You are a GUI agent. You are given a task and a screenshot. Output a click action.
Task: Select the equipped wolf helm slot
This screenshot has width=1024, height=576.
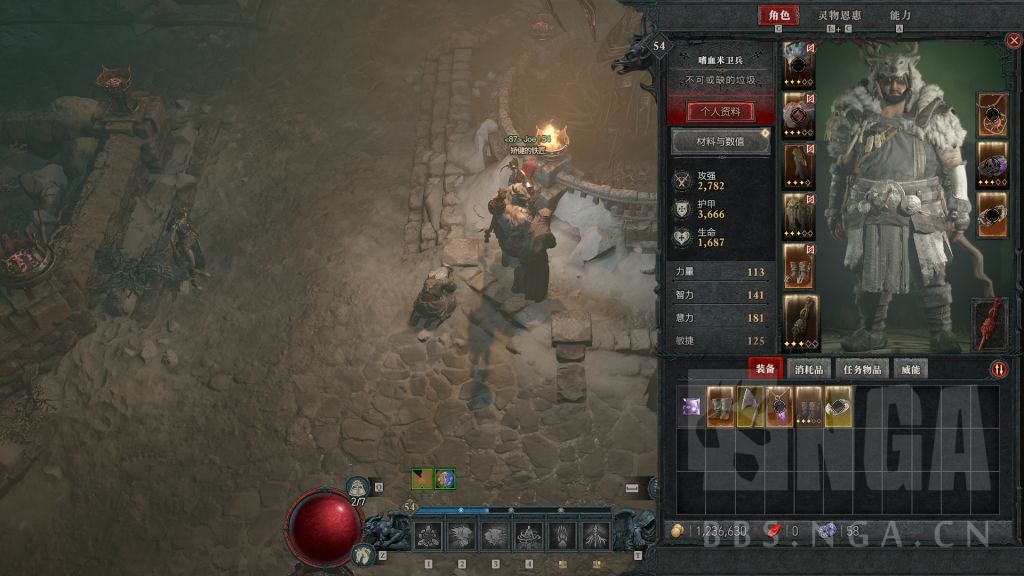798,64
